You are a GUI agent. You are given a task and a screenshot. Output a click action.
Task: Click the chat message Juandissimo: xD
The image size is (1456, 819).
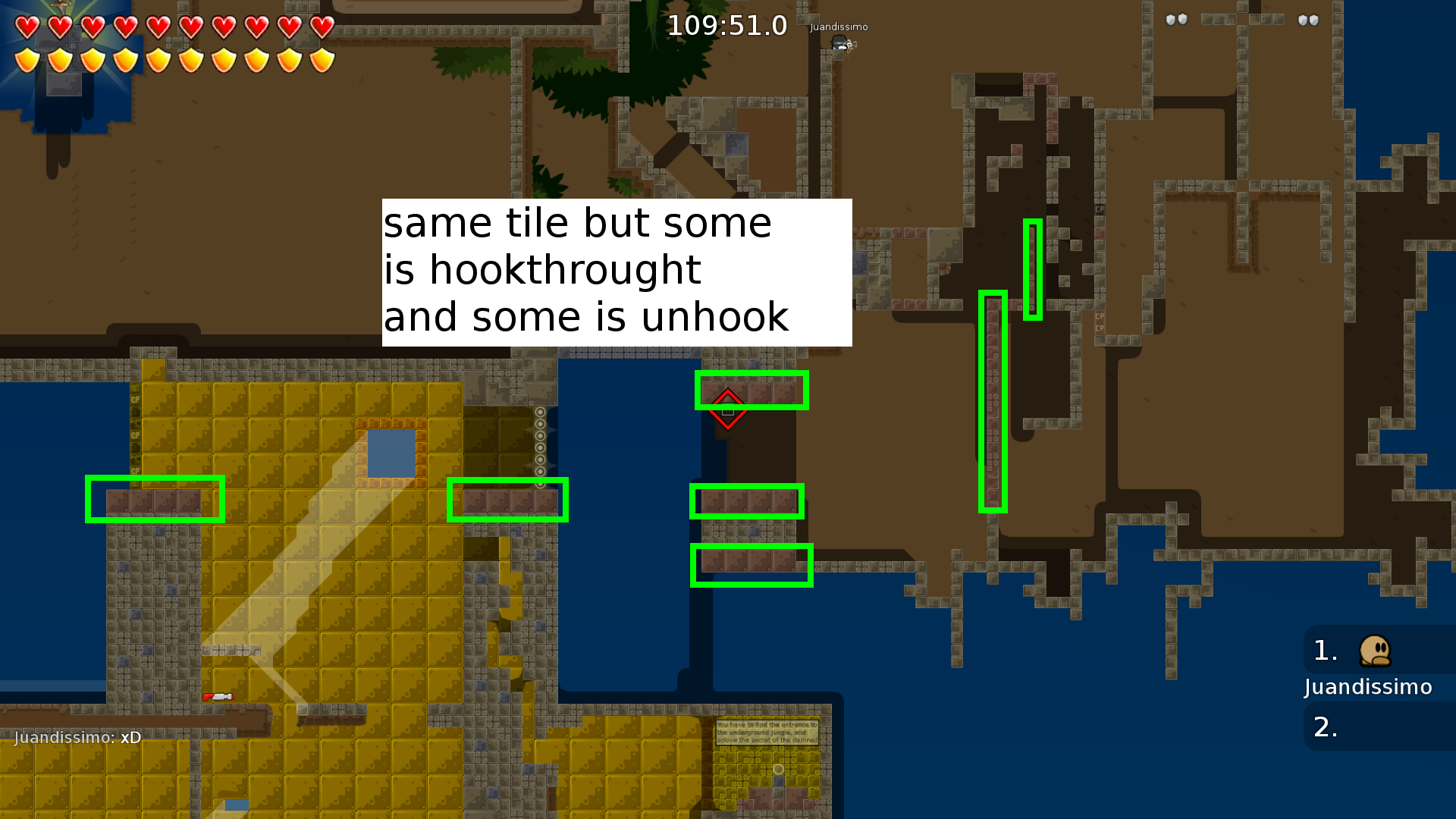[x=77, y=737]
